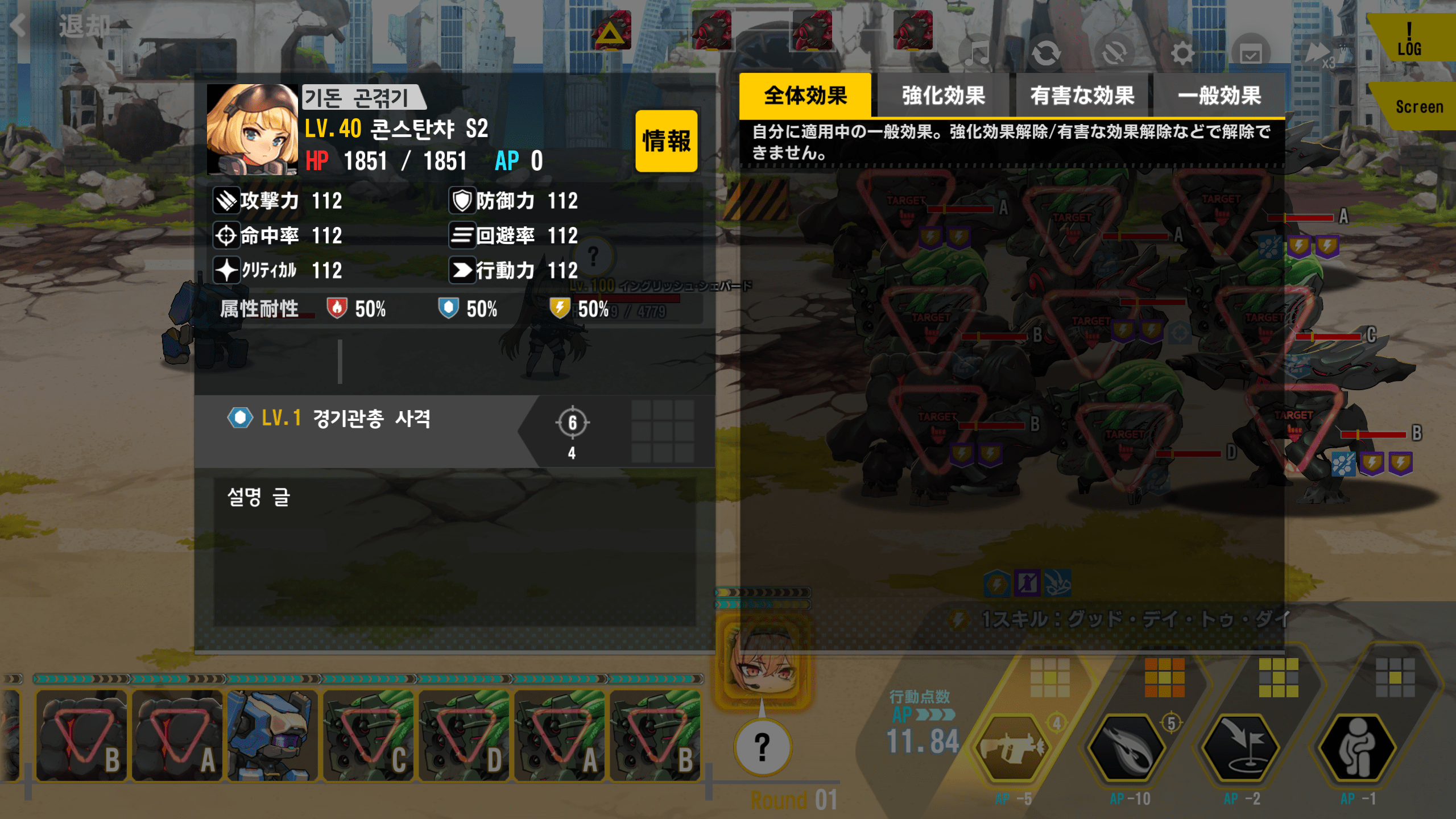The width and height of the screenshot is (1456, 819).
Task: Select the enemy icon marked with yellow triangle
Action: point(611,31)
